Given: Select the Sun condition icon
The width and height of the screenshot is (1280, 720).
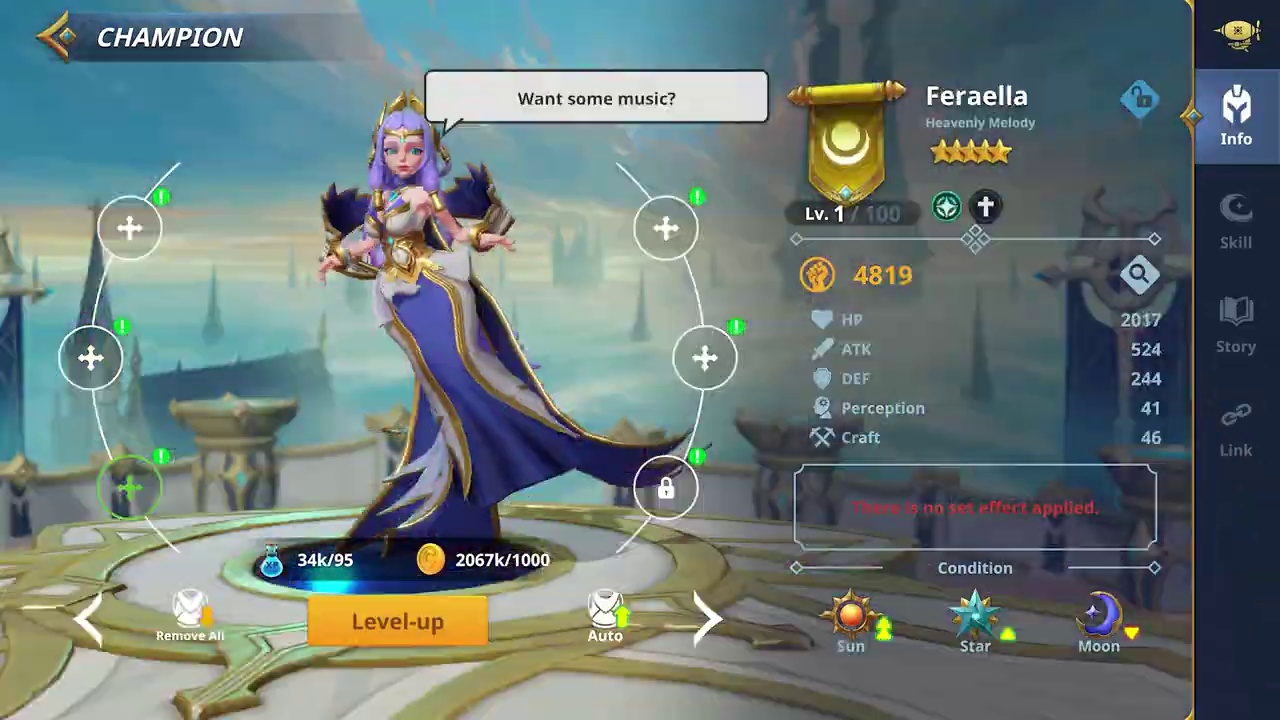Looking at the screenshot, I should (x=850, y=615).
